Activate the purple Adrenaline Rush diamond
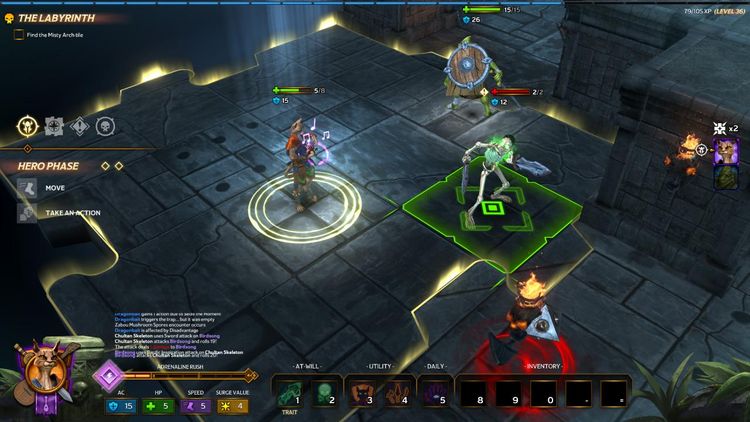750x422 pixels. click(x=108, y=377)
